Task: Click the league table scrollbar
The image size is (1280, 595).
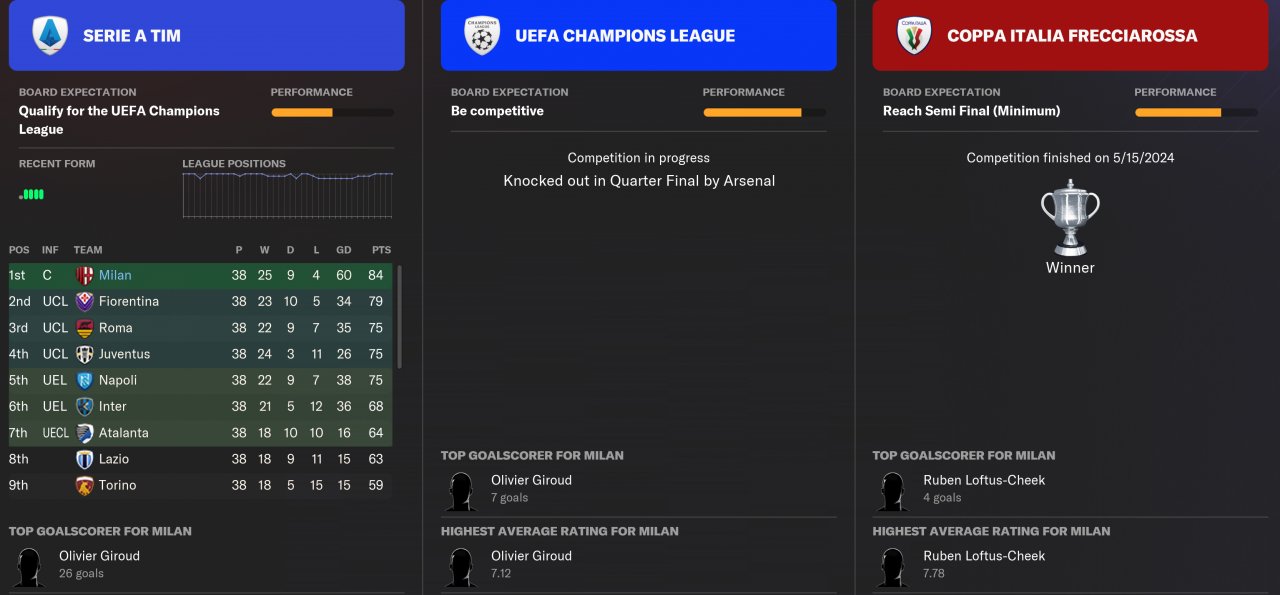Action: (x=399, y=316)
